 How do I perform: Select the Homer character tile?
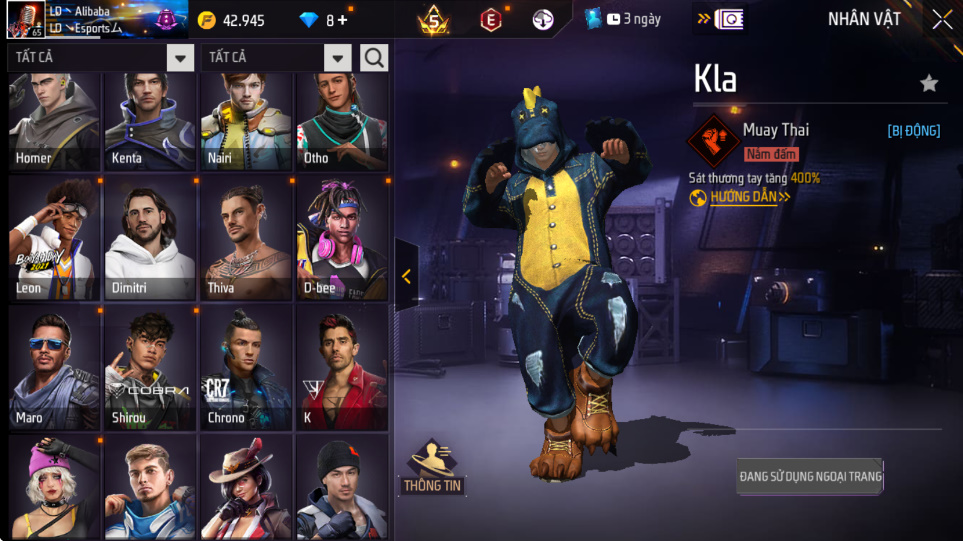pyautogui.click(x=54, y=121)
